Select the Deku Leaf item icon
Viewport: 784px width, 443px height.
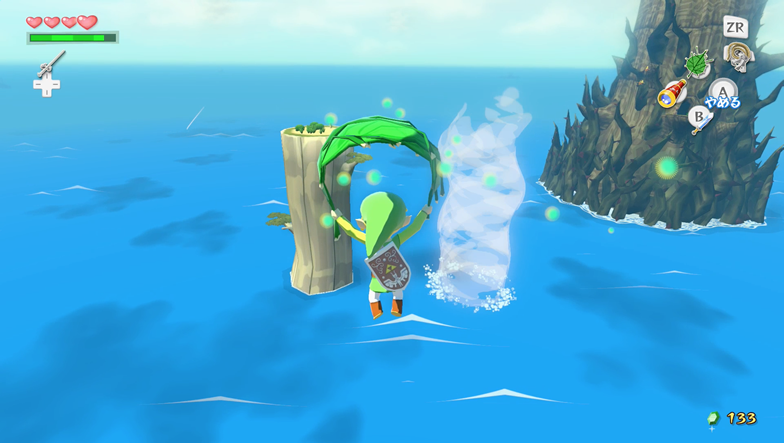pyautogui.click(x=696, y=65)
